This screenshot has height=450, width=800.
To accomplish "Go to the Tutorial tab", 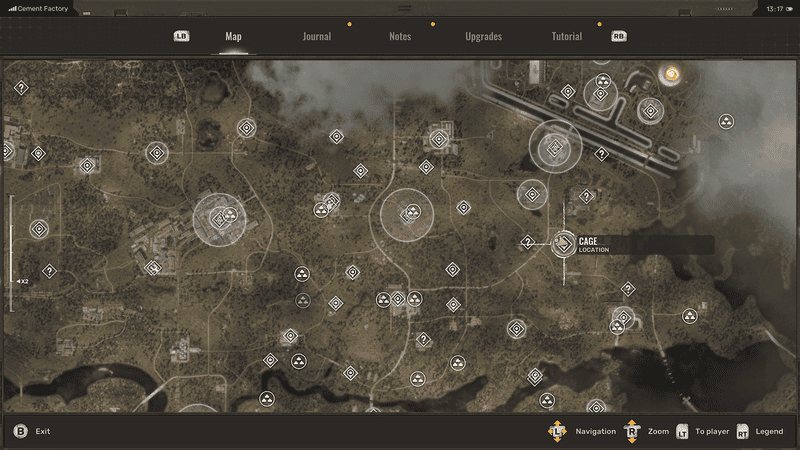I will click(x=567, y=37).
